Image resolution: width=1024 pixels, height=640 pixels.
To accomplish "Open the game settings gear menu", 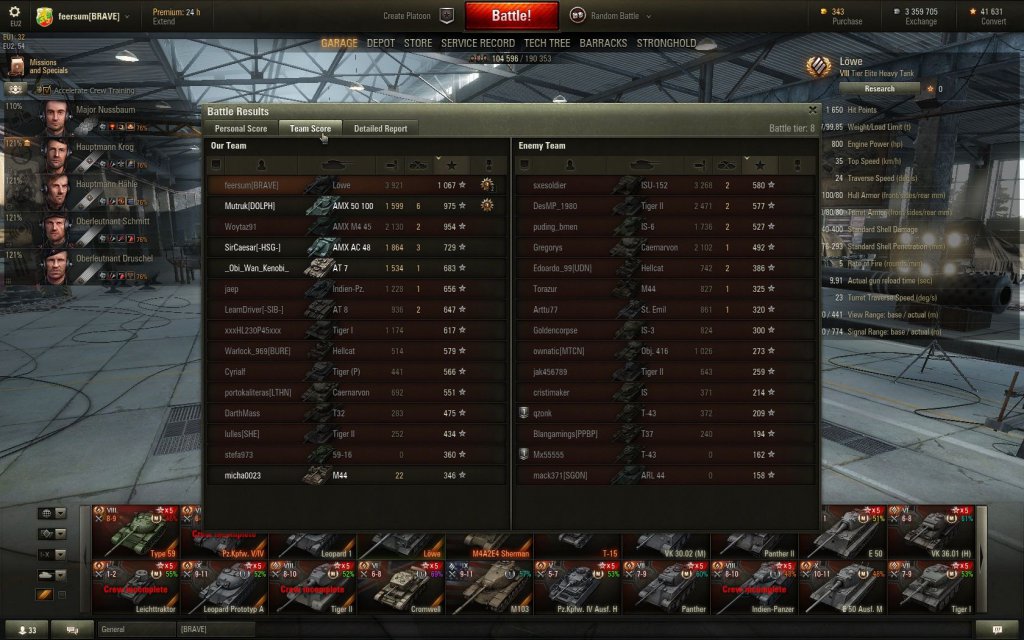I will pyautogui.click(x=15, y=11).
